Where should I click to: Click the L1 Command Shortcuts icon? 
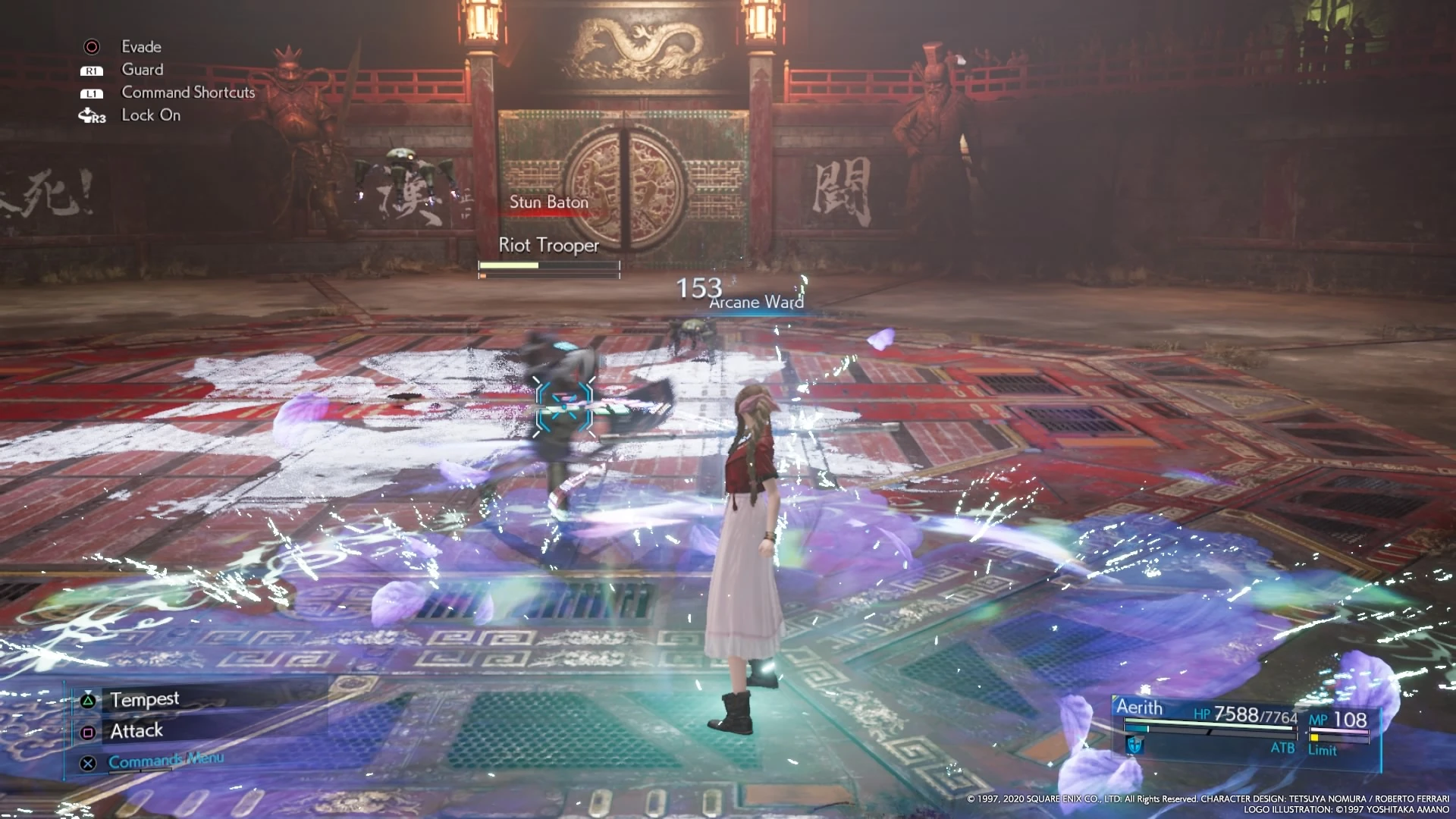click(91, 93)
